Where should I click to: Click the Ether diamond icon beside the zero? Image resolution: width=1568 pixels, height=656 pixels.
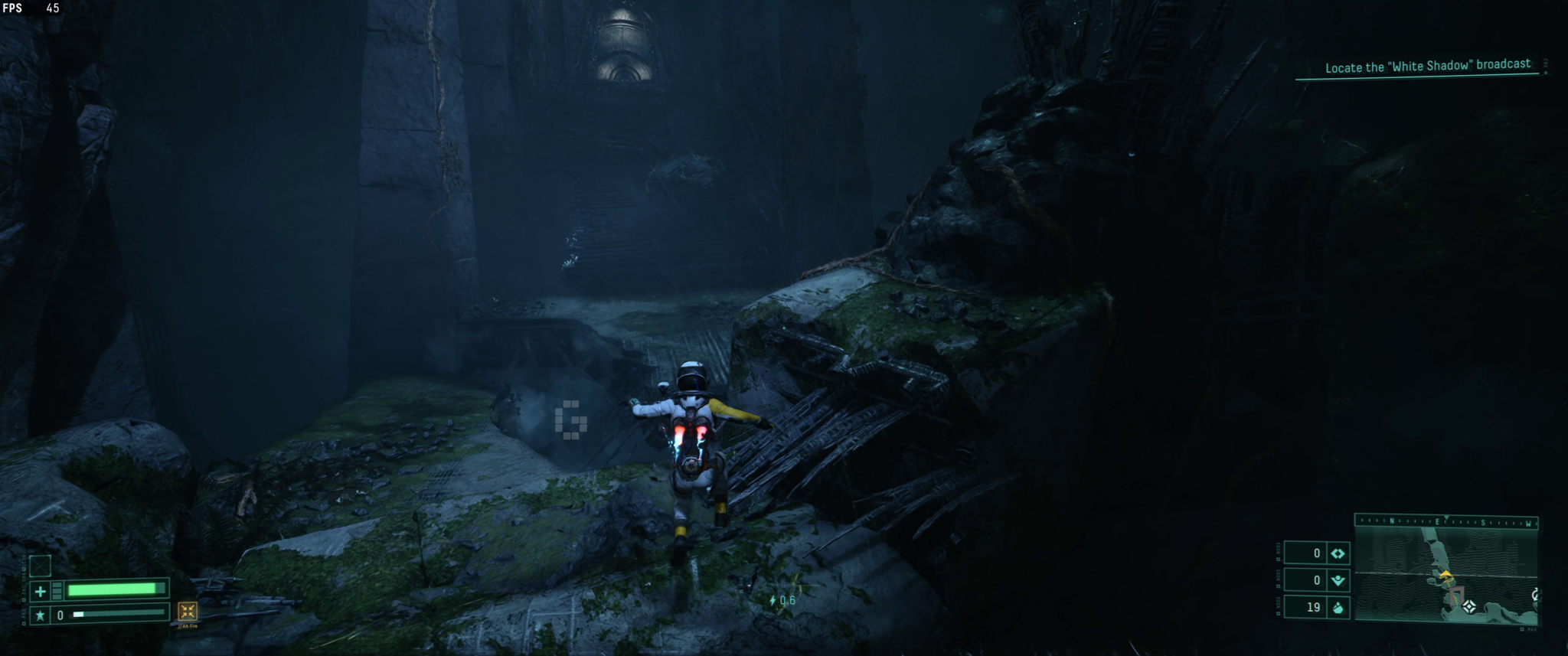[x=1338, y=555]
